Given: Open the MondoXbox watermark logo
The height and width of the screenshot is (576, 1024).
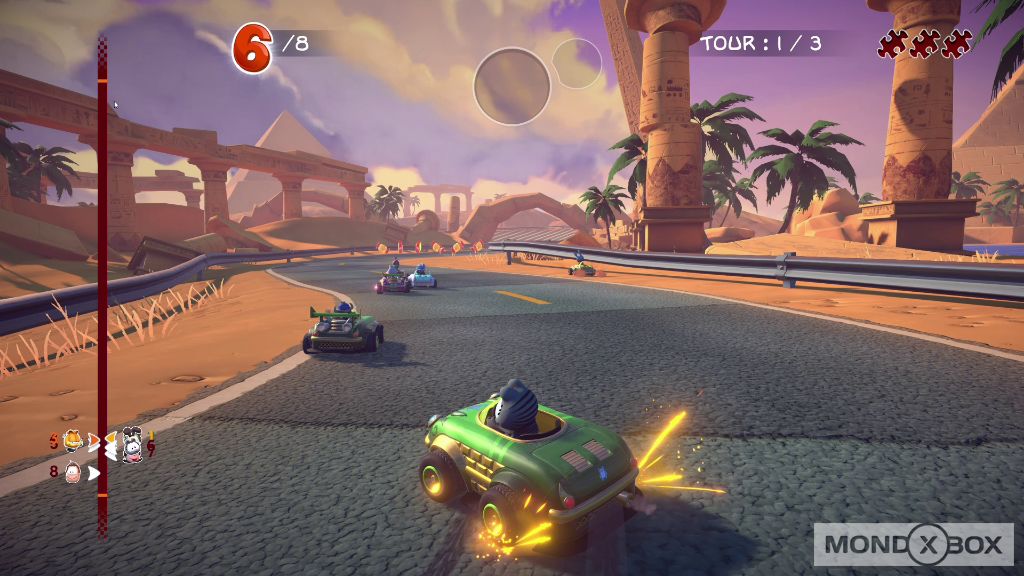Looking at the screenshot, I should pos(914,545).
